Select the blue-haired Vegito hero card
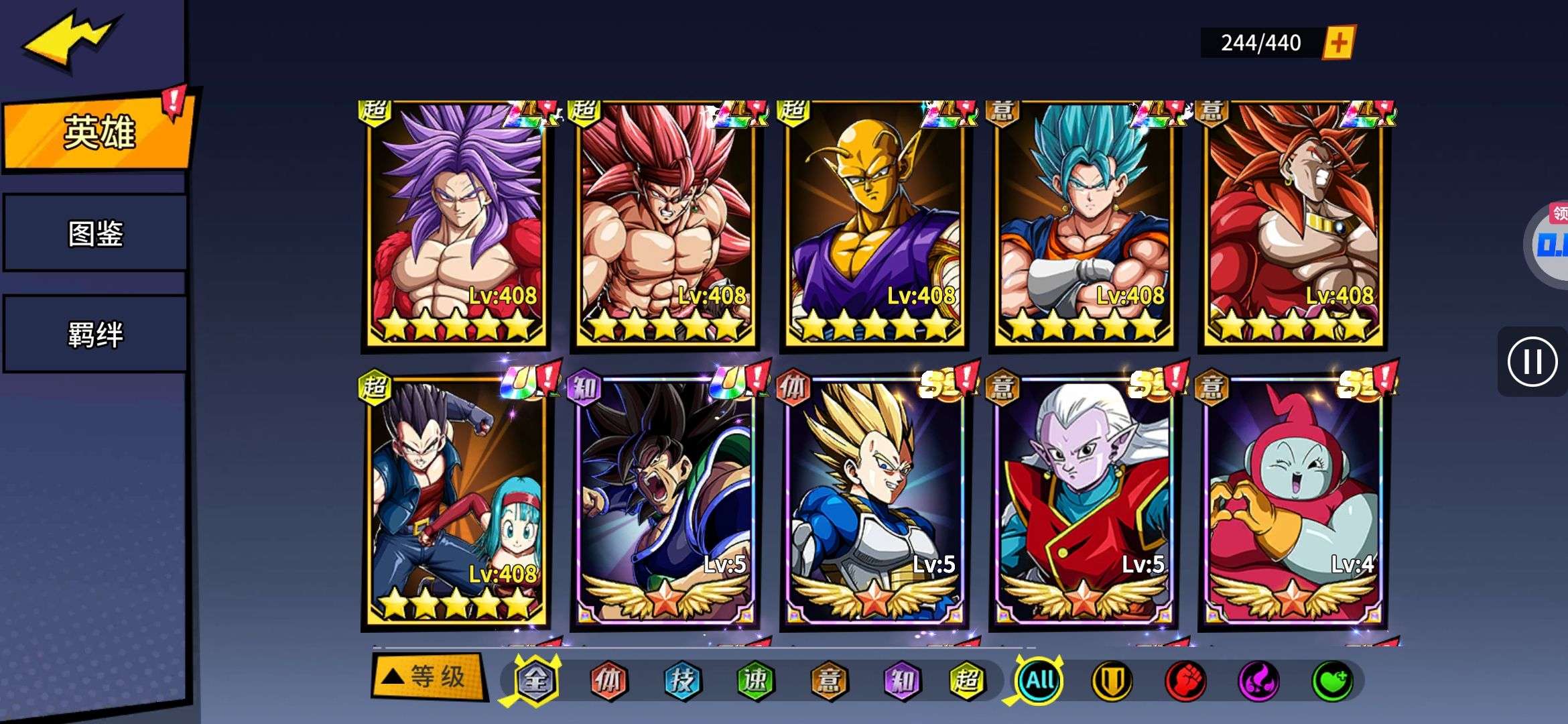This screenshot has width=1568, height=724. [1084, 225]
